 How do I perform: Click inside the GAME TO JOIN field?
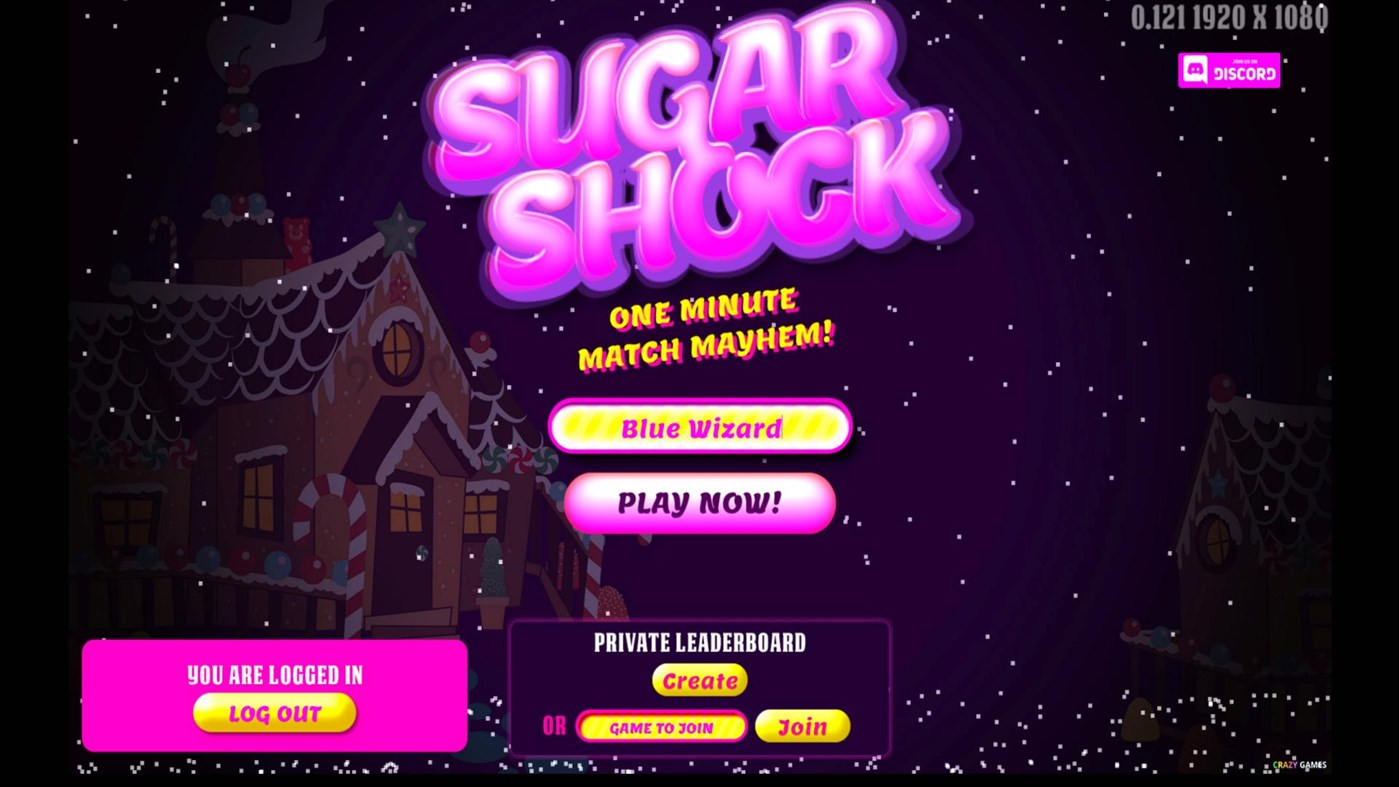(x=661, y=726)
